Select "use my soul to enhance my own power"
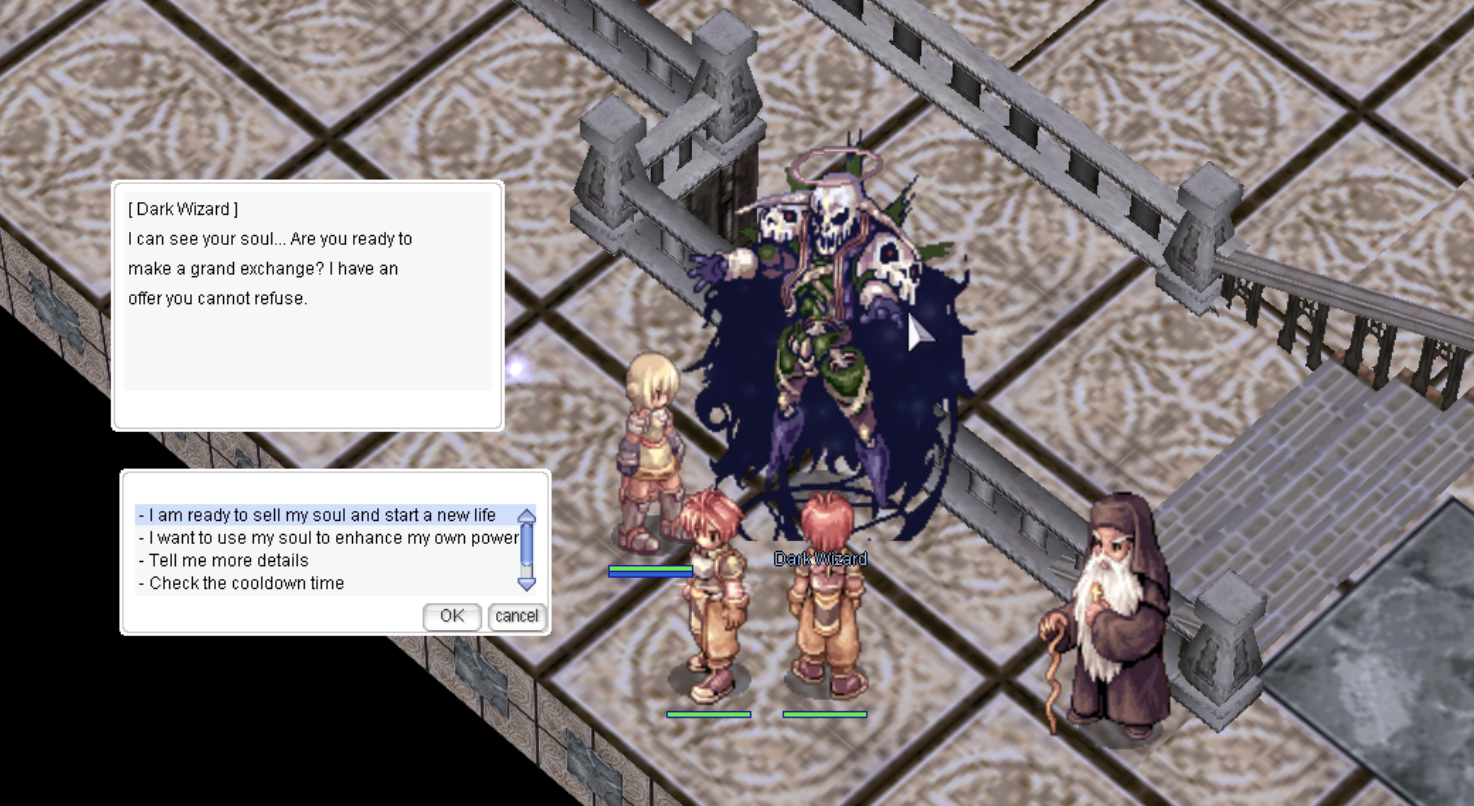The height and width of the screenshot is (806, 1474). point(328,538)
